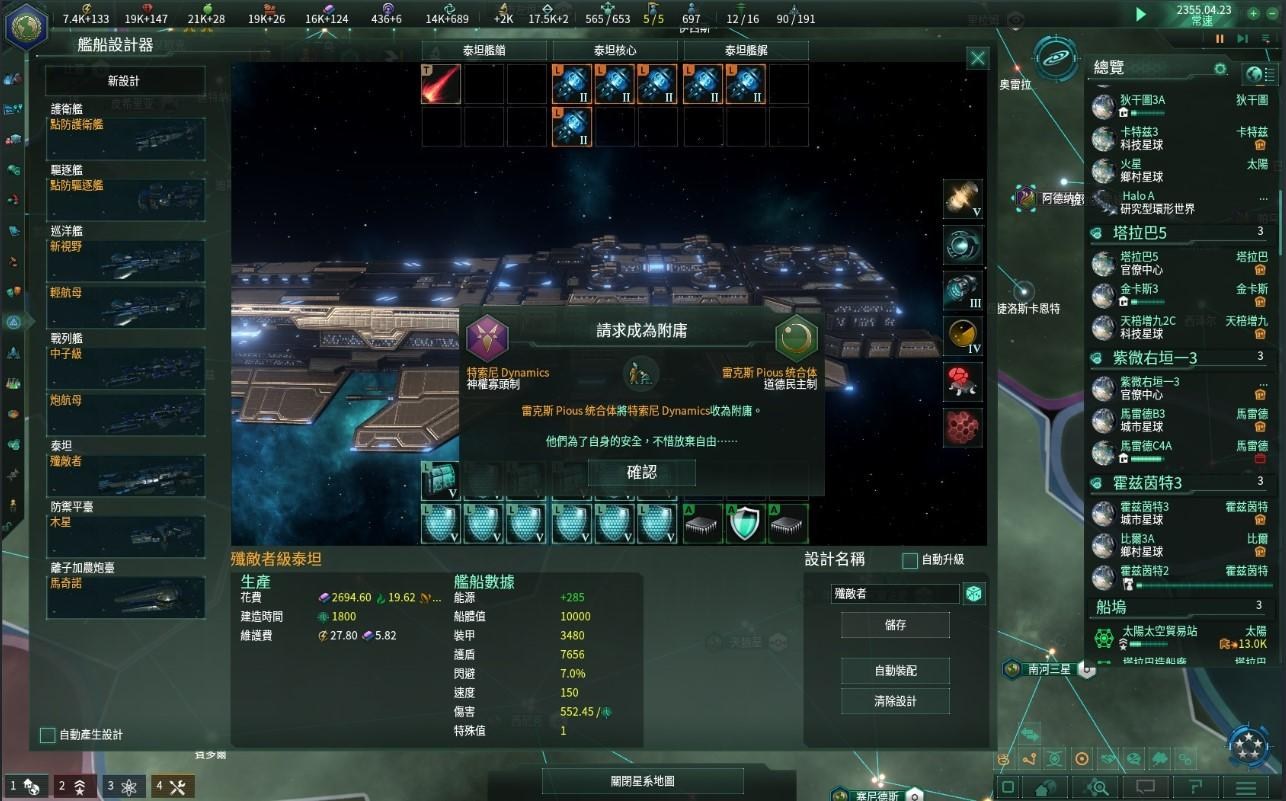
Task: Select the green shield auxiliary component slot
Action: [x=746, y=524]
